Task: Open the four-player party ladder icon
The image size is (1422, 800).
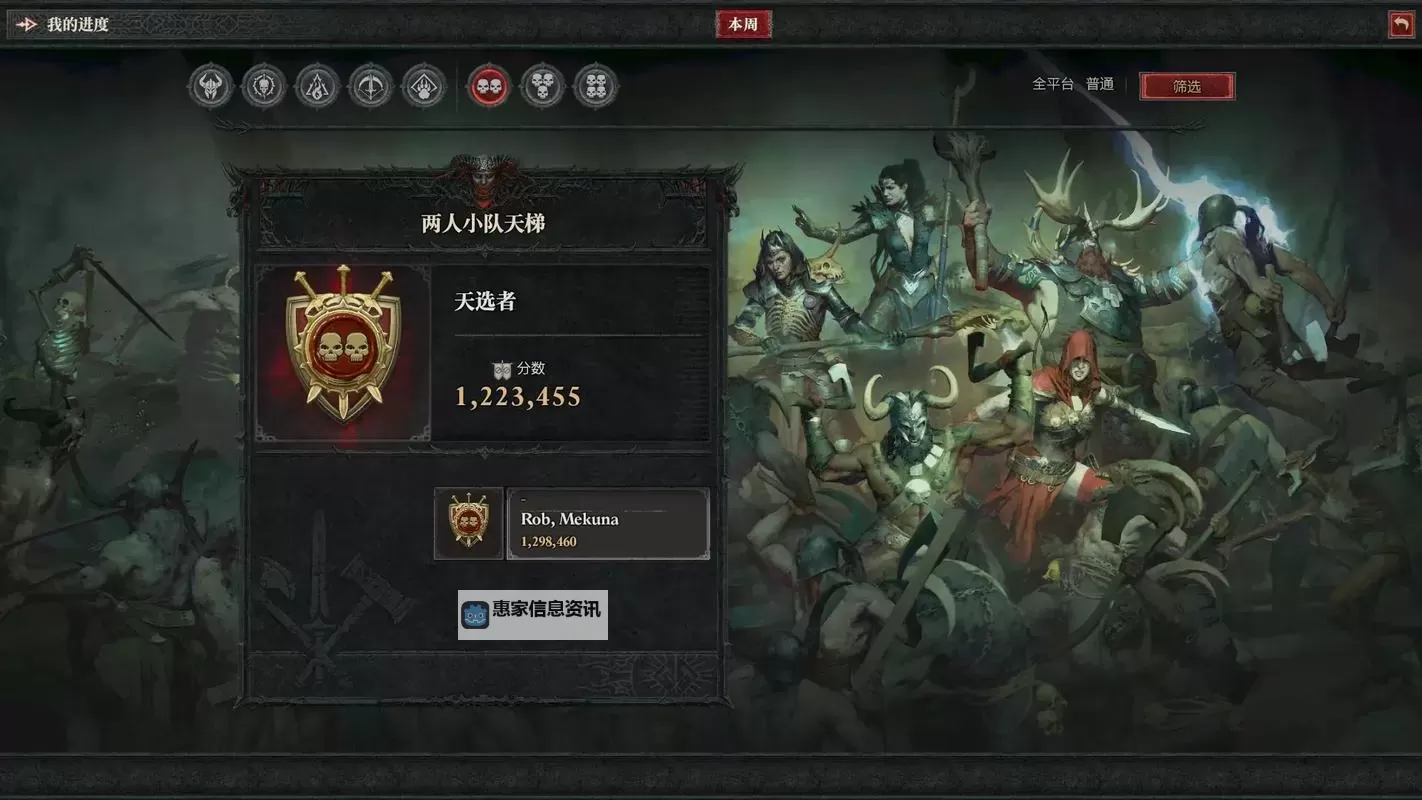Action: click(595, 86)
